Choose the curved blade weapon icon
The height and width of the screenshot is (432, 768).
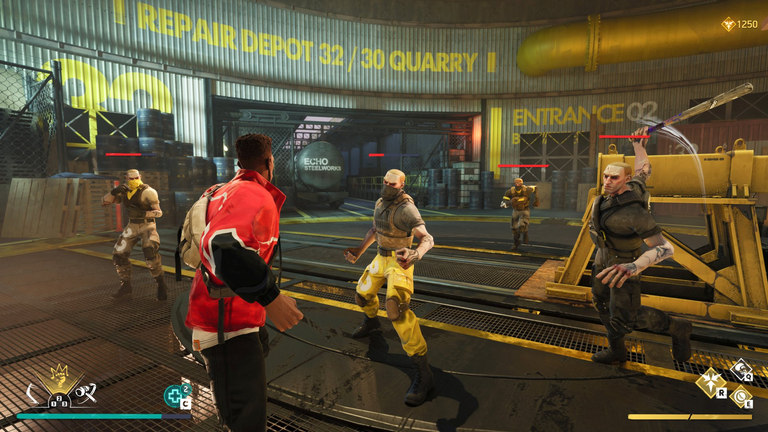click(33, 392)
